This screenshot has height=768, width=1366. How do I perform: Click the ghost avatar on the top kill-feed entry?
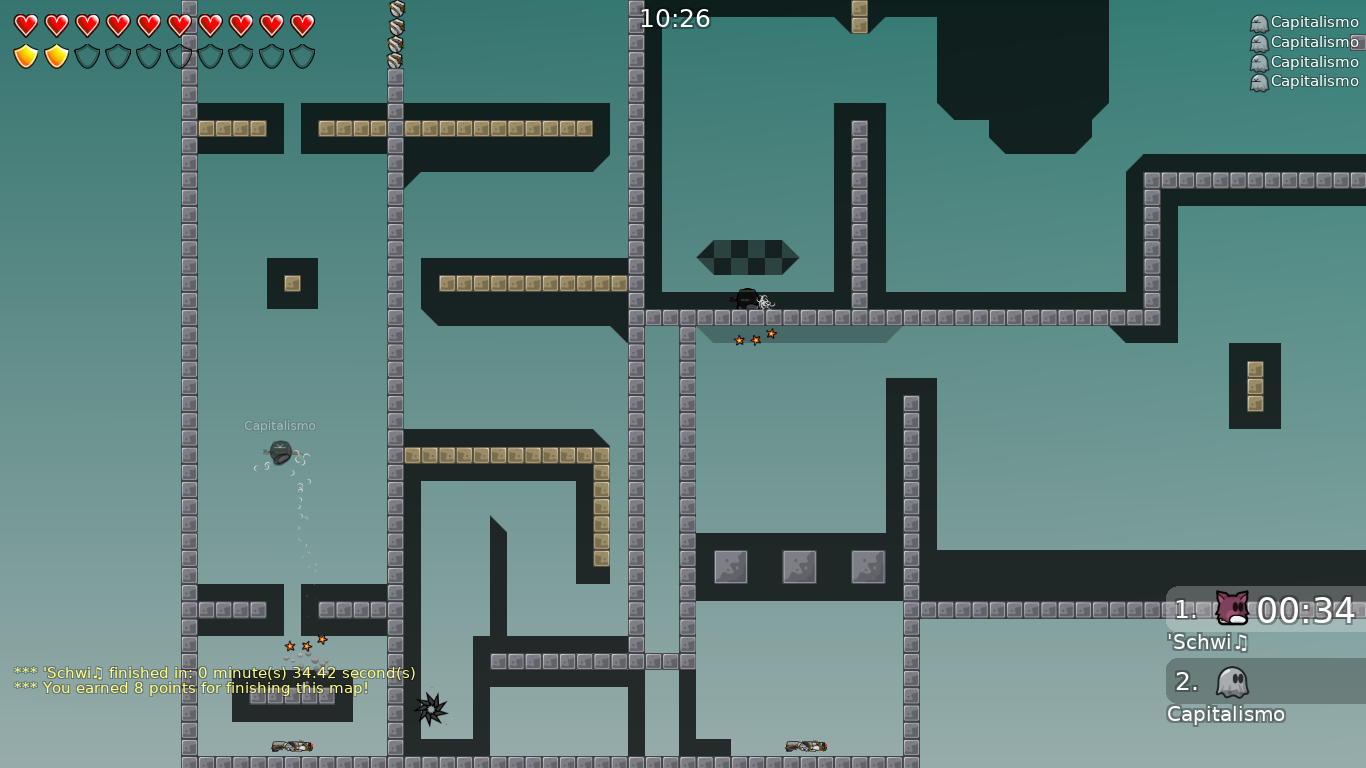coord(1259,22)
